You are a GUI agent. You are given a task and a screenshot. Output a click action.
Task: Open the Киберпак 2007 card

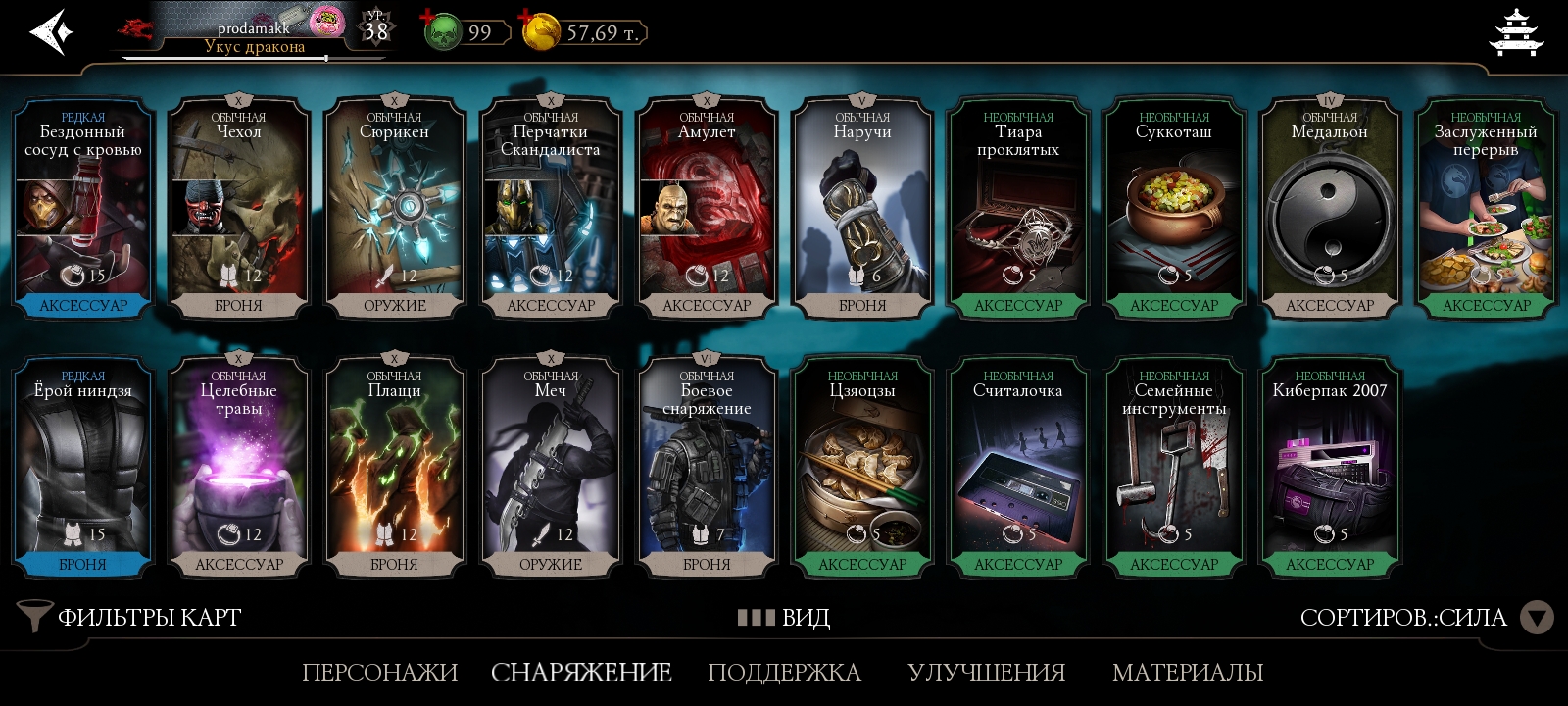click(x=1330, y=467)
